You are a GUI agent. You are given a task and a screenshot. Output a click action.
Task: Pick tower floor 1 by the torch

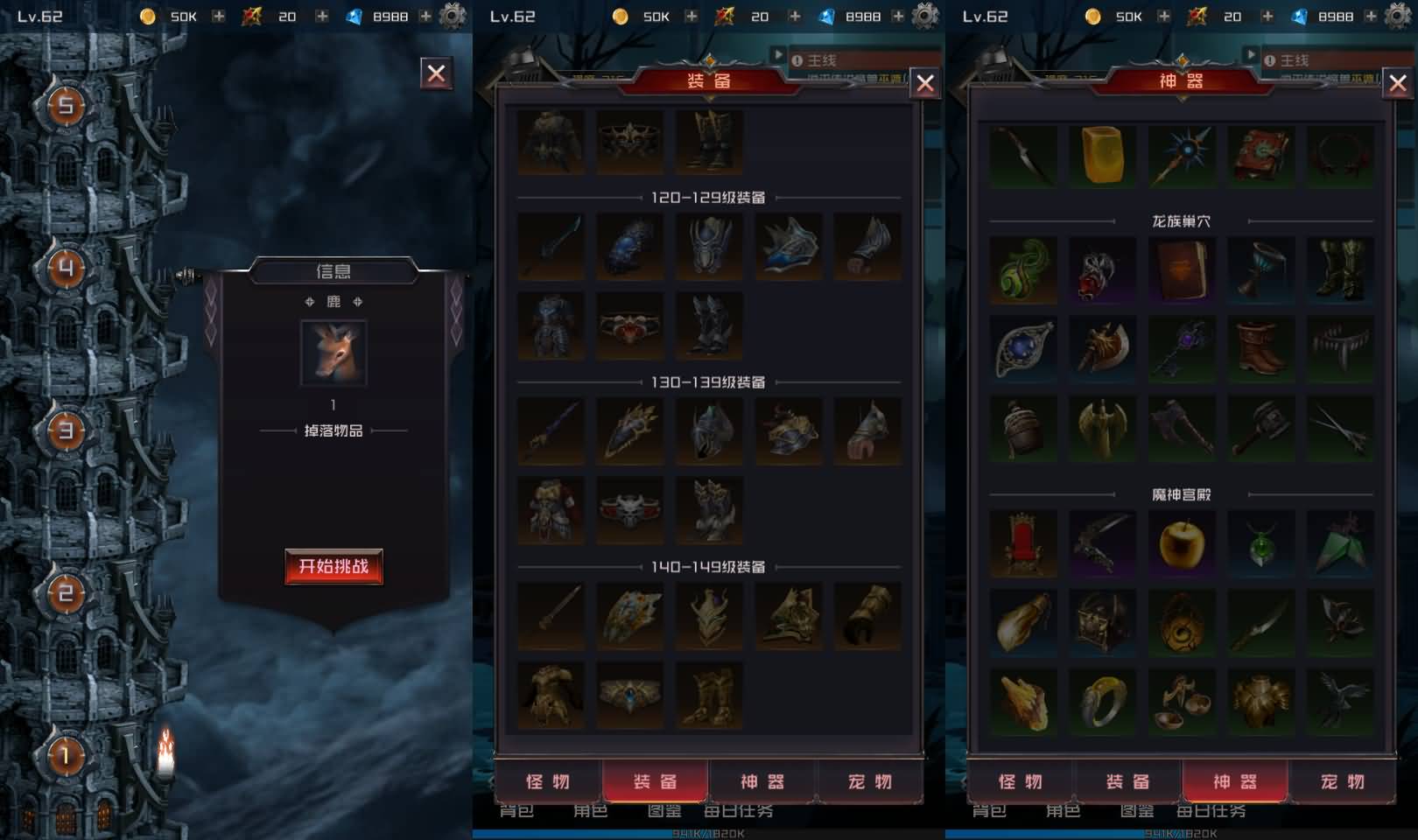[x=66, y=754]
